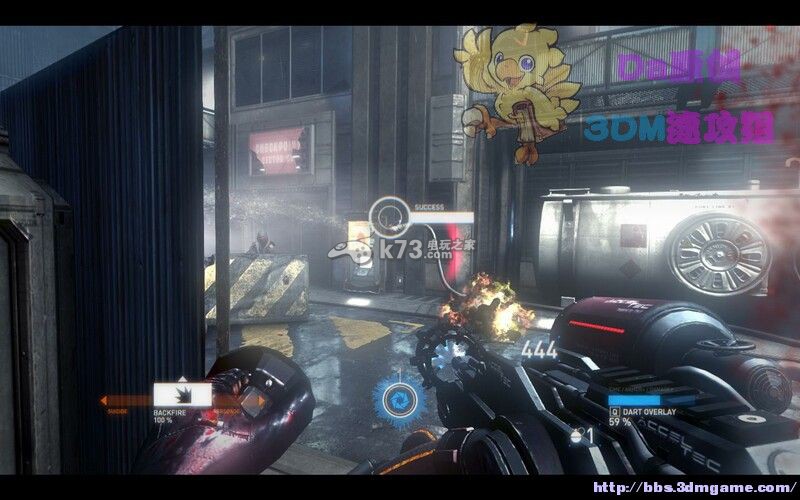800x500 pixels.
Task: Click the circular breach target ring
Action: point(387,214)
